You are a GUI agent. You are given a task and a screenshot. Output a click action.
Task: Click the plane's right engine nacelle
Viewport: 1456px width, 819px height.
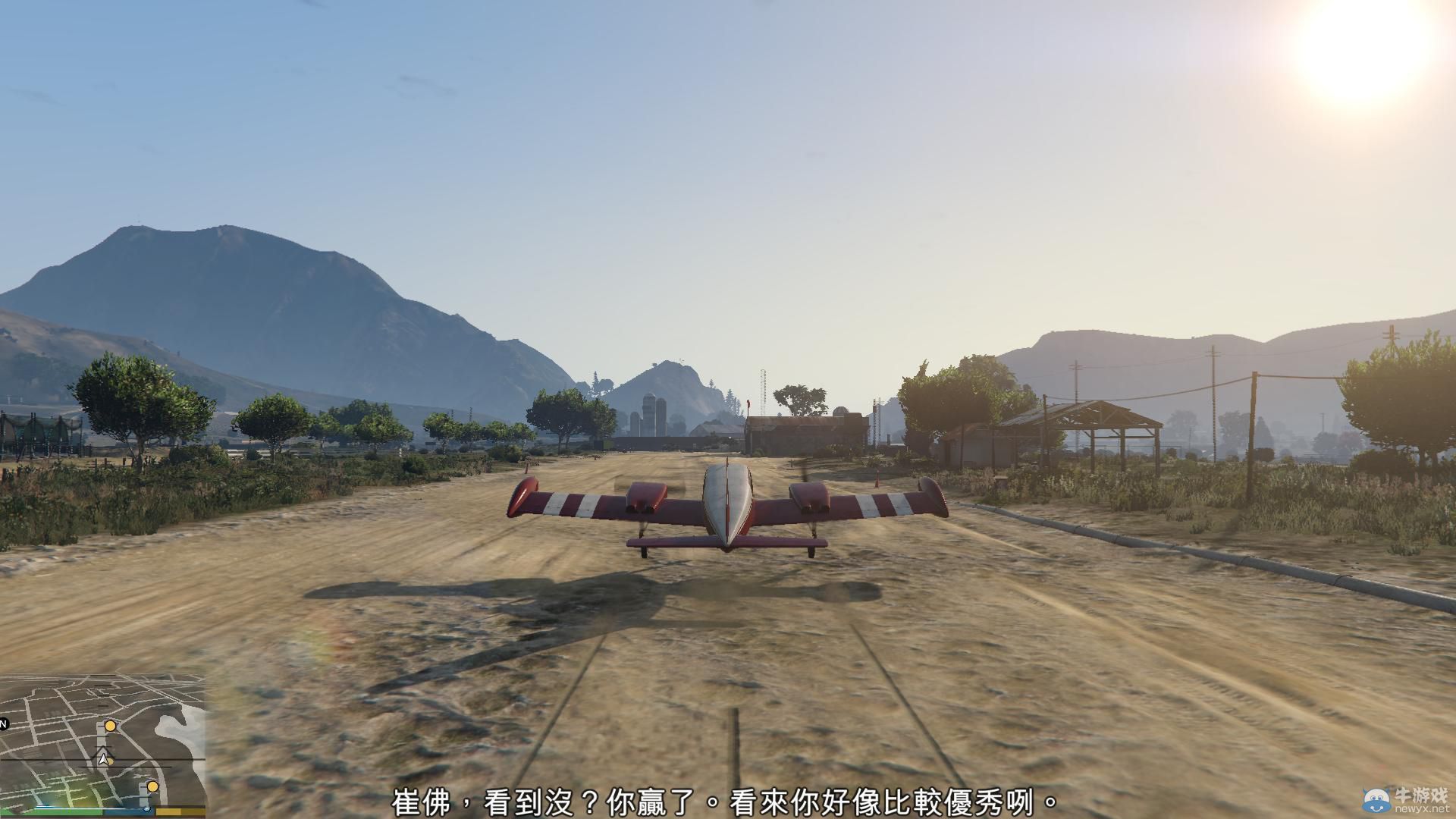tap(810, 498)
